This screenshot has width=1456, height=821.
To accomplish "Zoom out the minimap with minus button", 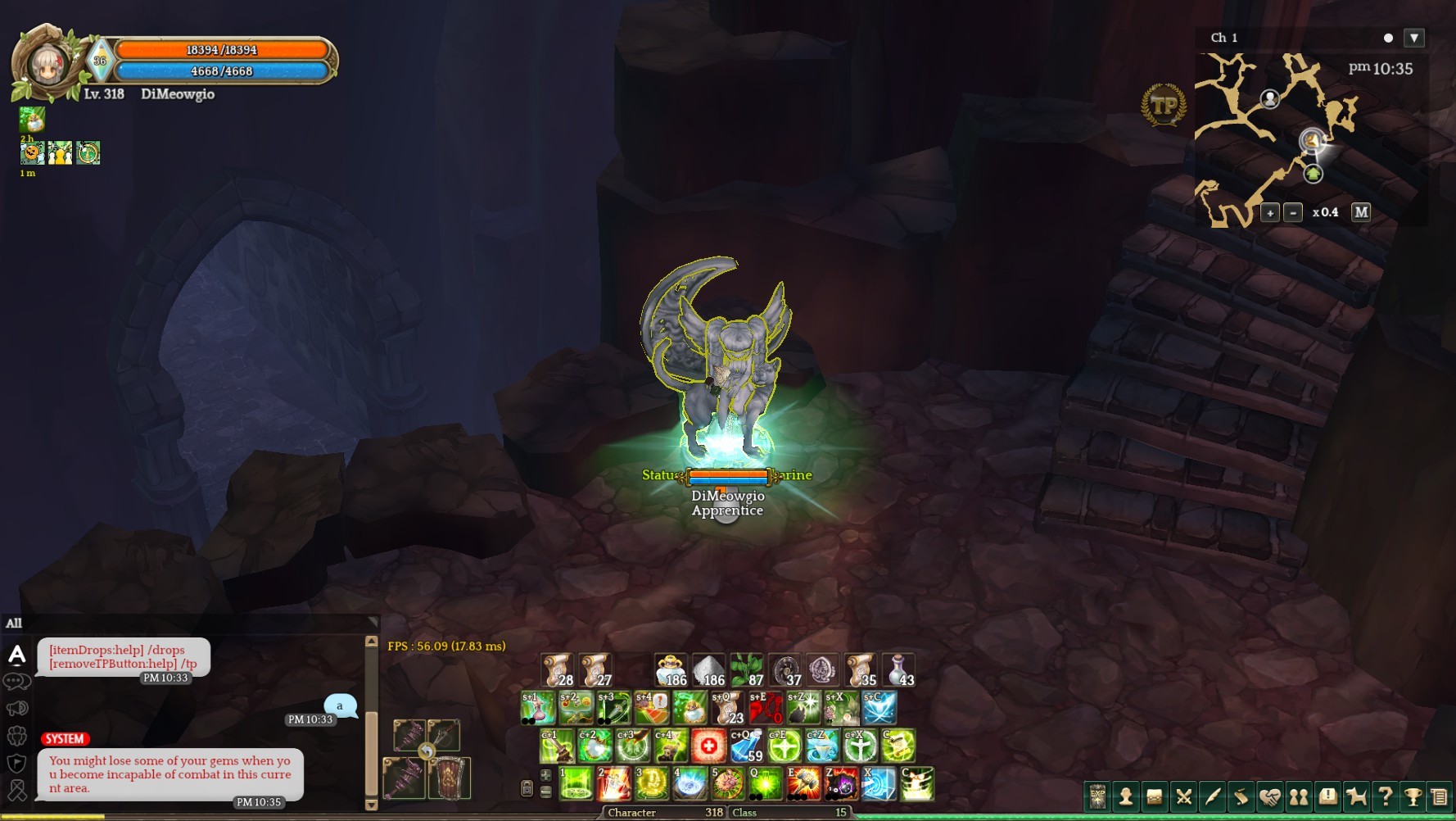I will (1293, 213).
